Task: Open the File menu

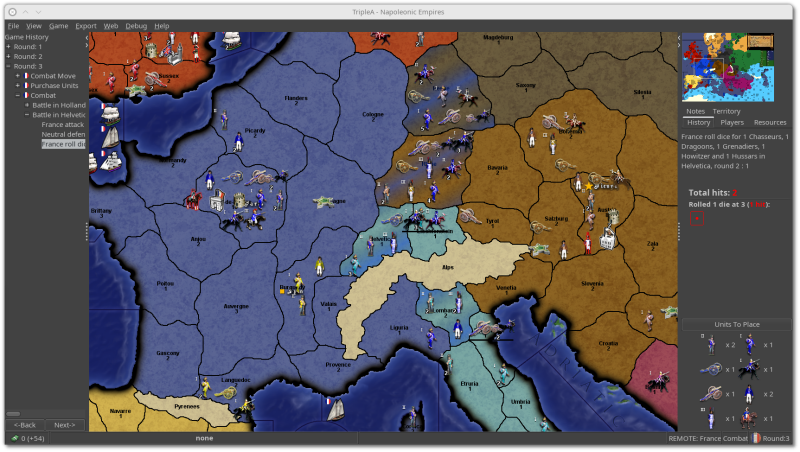Action: click(x=13, y=25)
